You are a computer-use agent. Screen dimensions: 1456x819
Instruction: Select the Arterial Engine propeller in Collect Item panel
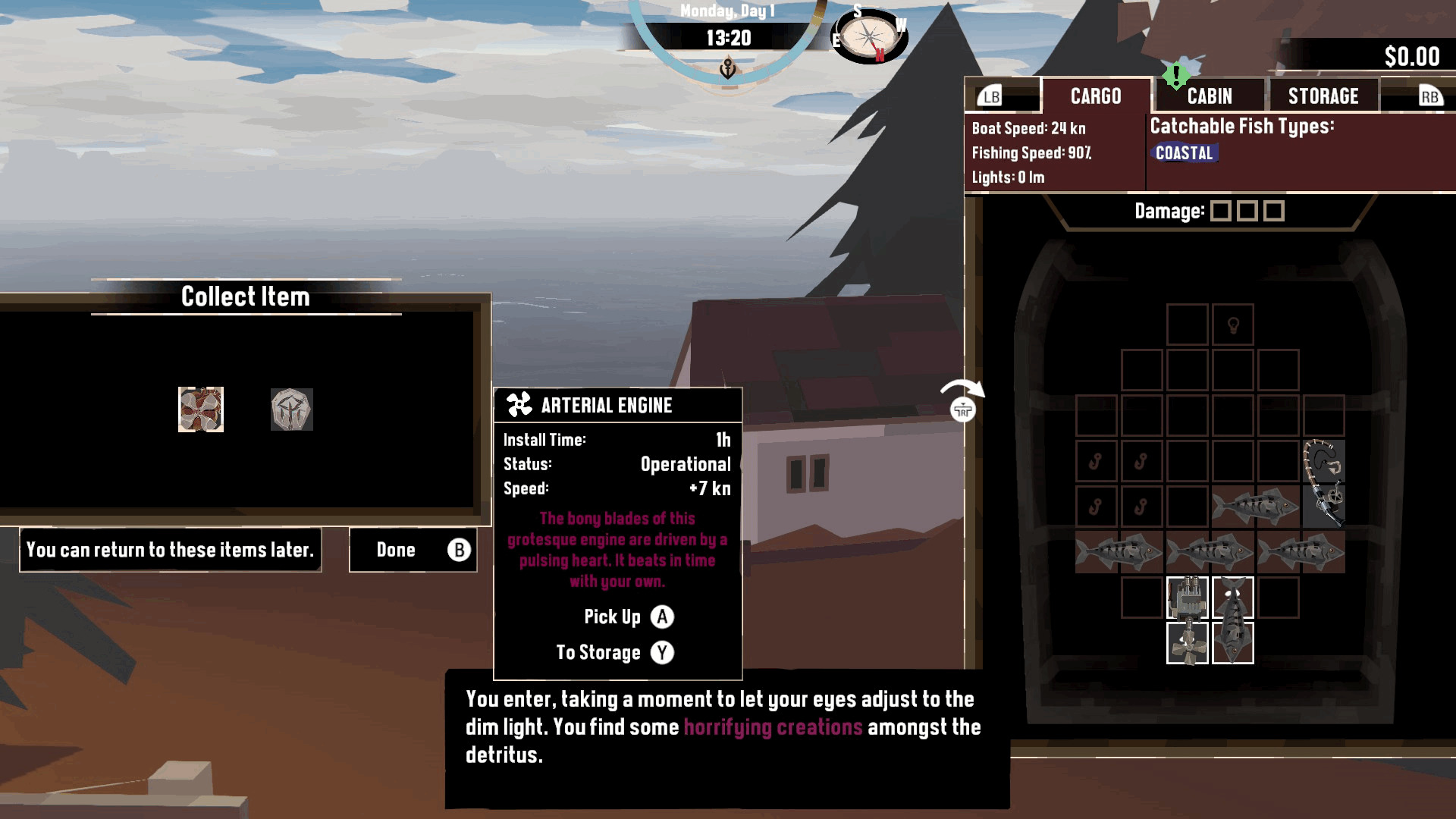200,409
